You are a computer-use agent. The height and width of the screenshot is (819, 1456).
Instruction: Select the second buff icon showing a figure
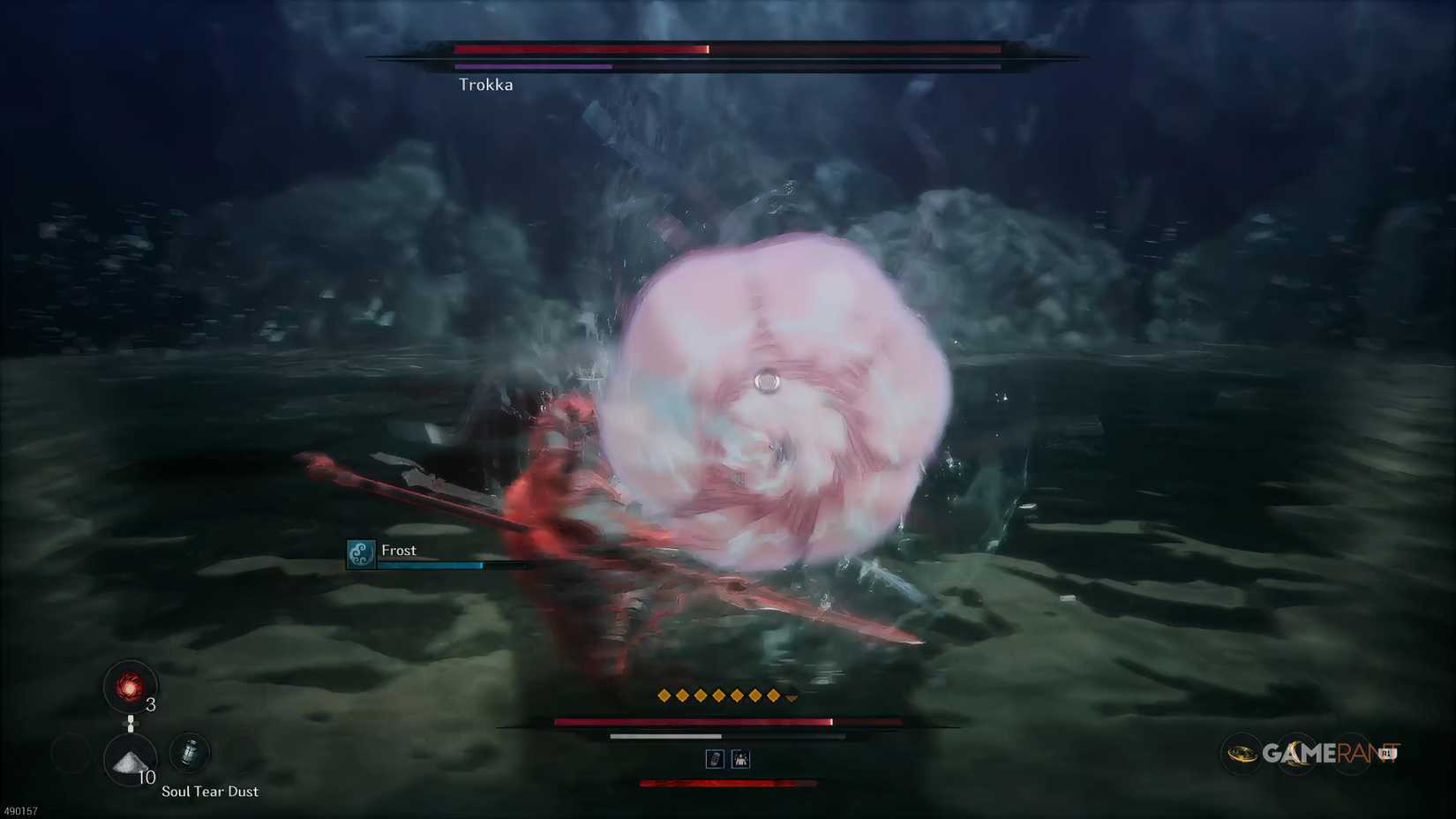[x=741, y=759]
